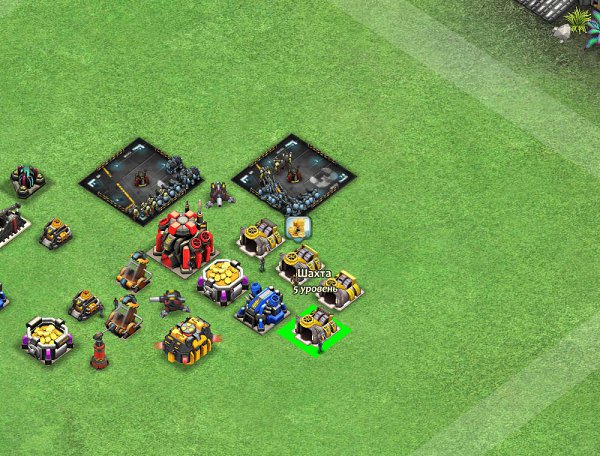Select the green-highlighted mine building
The image size is (600, 456).
[x=317, y=327]
